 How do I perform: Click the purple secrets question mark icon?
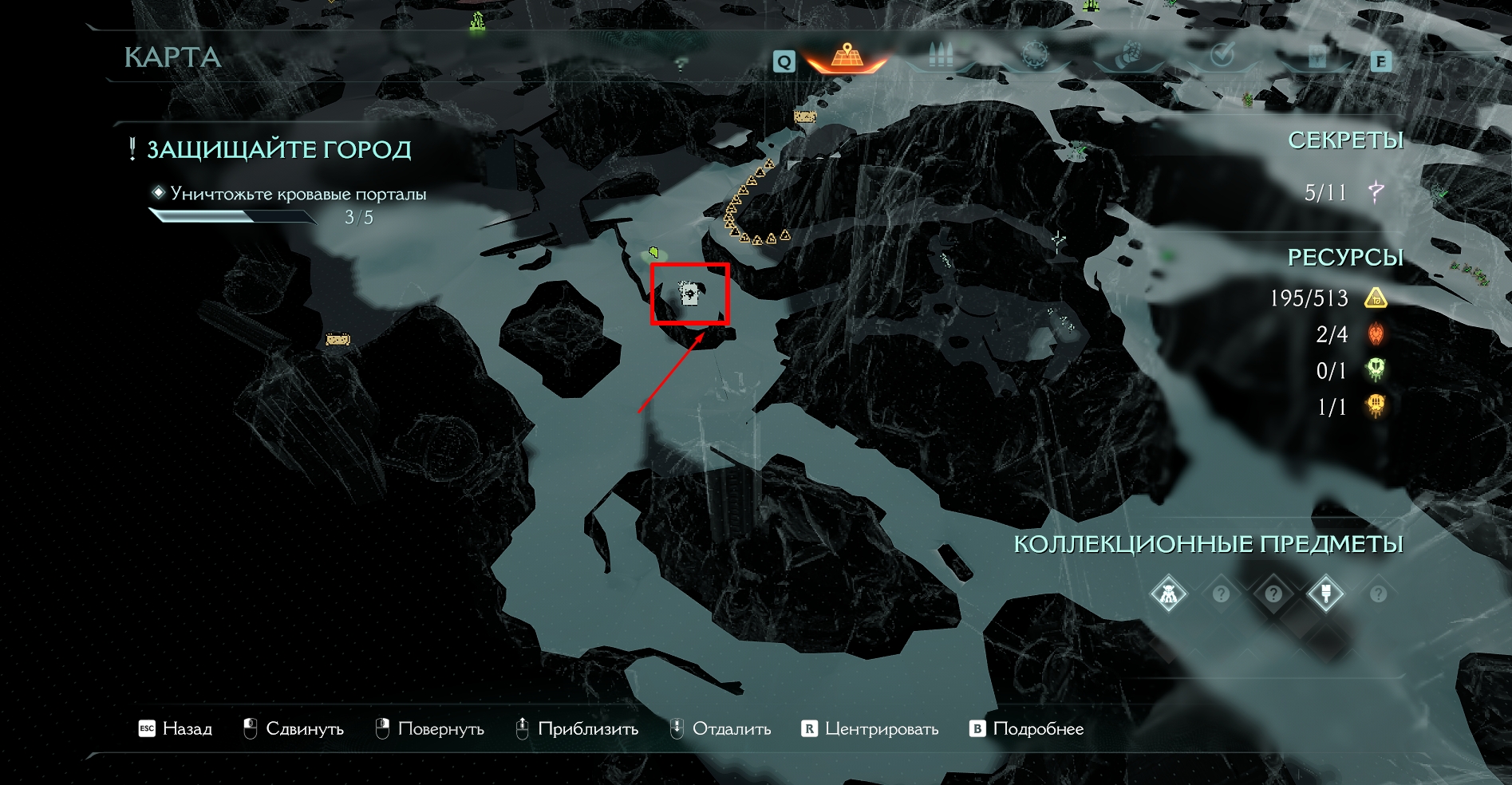[x=1376, y=191]
